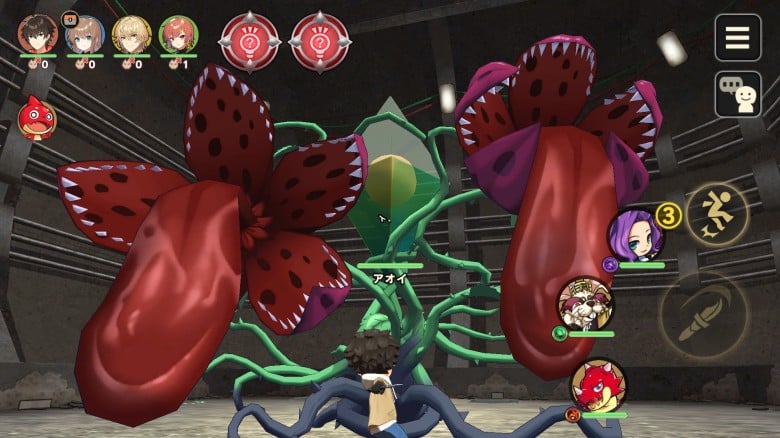Activate the jump dodge action button
The height and width of the screenshot is (438, 780).
(717, 213)
